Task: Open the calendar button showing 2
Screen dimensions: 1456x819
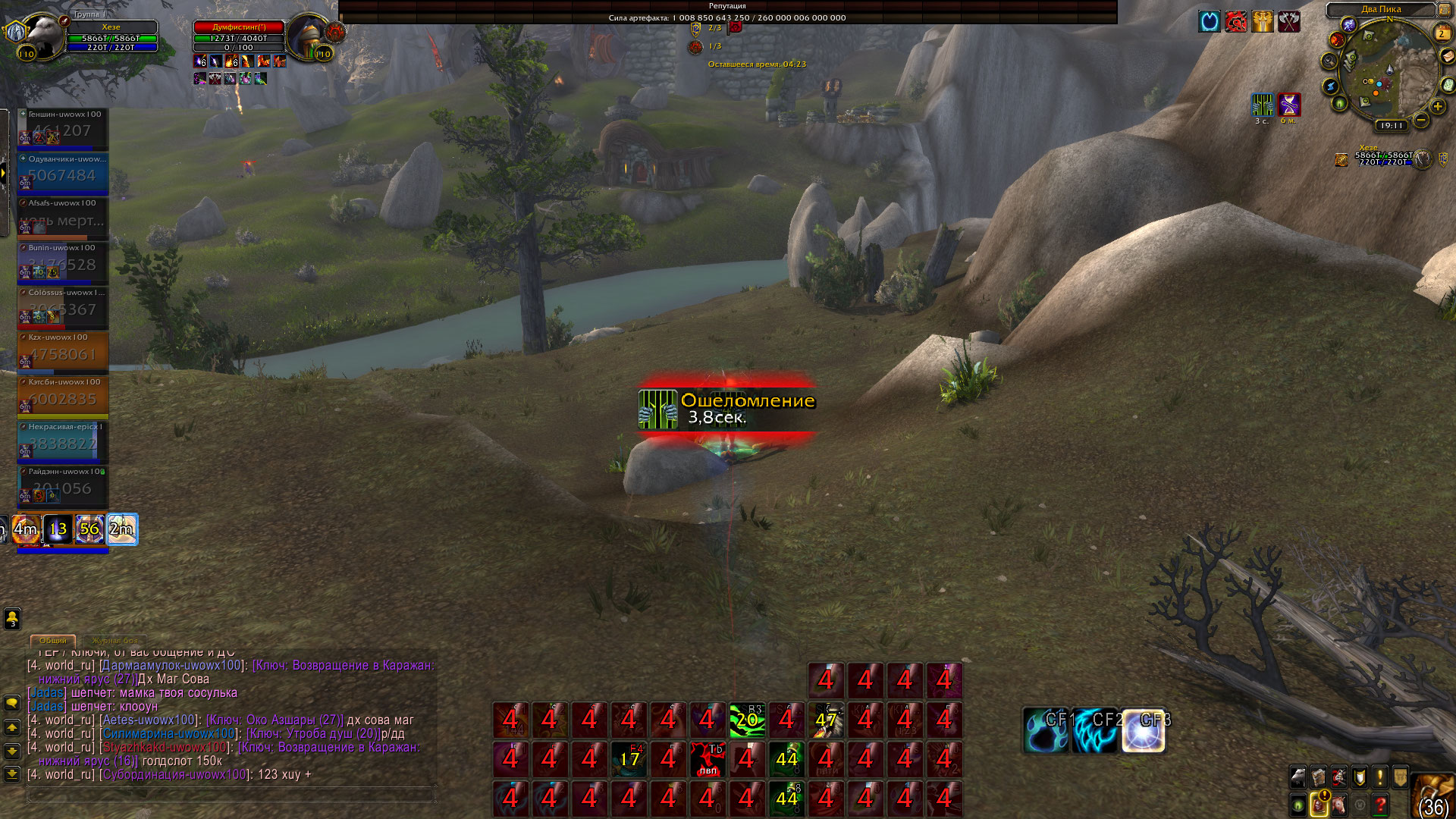Action: pos(1442,33)
